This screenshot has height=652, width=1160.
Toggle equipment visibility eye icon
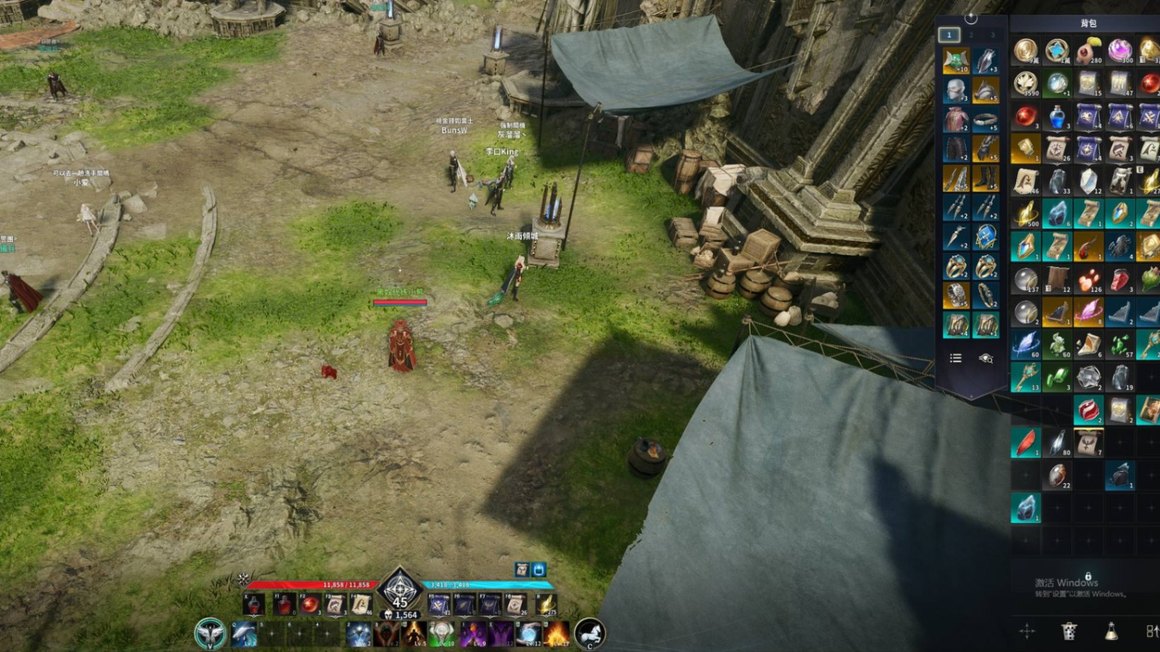point(986,358)
